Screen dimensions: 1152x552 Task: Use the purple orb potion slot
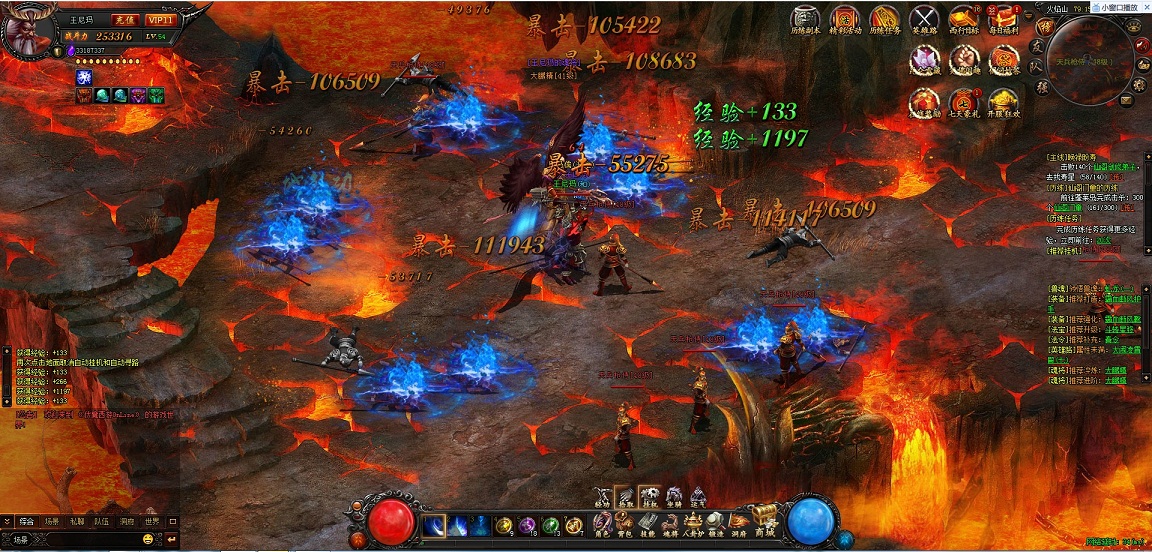524,524
